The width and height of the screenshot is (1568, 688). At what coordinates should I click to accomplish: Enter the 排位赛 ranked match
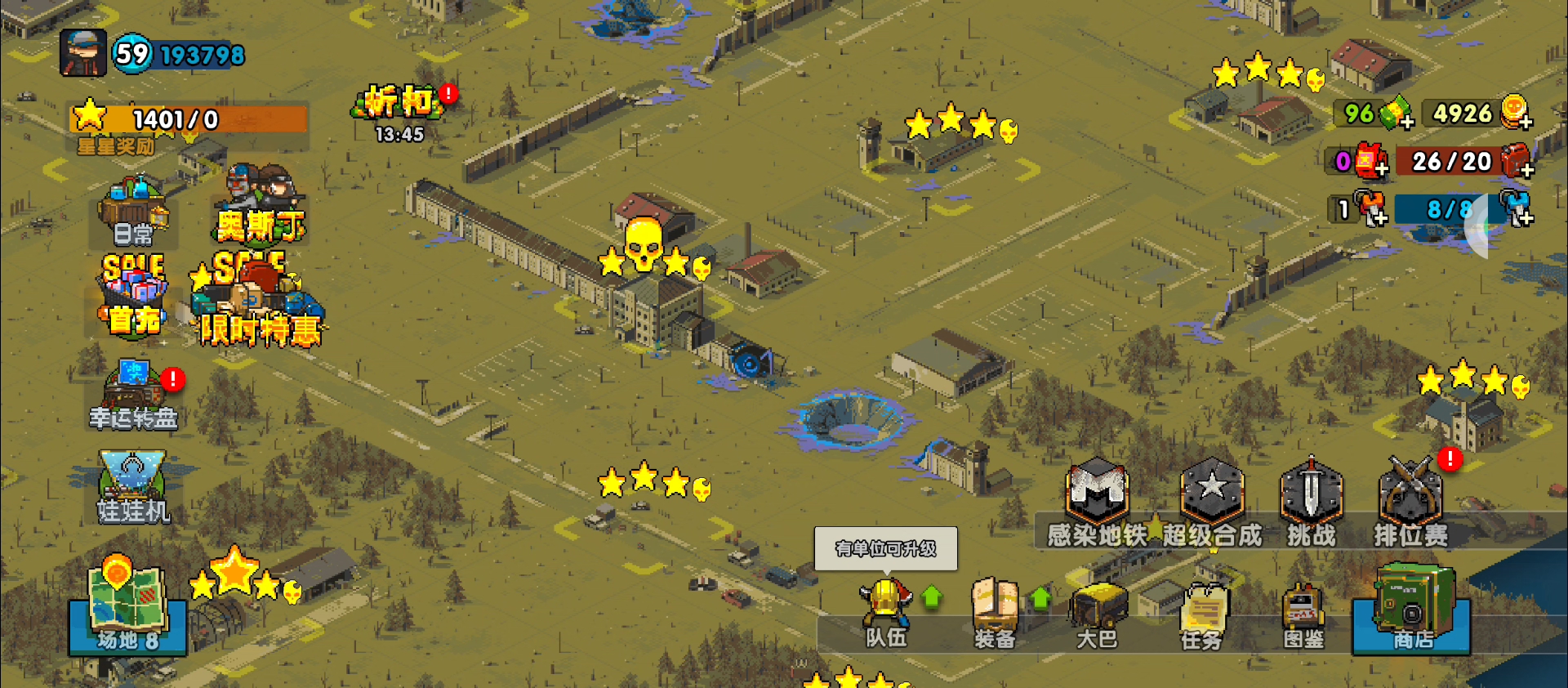1410,504
